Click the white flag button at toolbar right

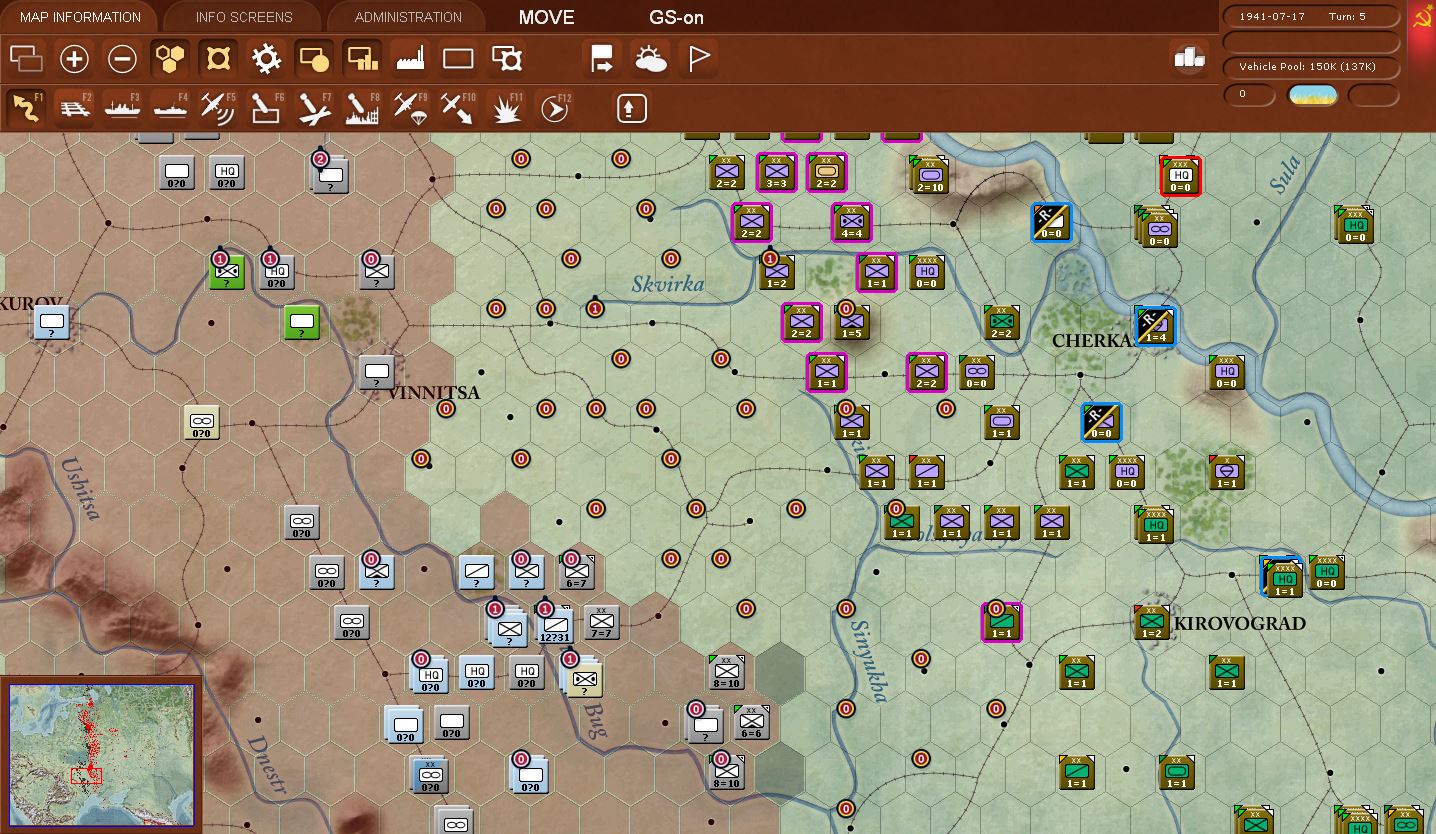pyautogui.click(x=698, y=58)
